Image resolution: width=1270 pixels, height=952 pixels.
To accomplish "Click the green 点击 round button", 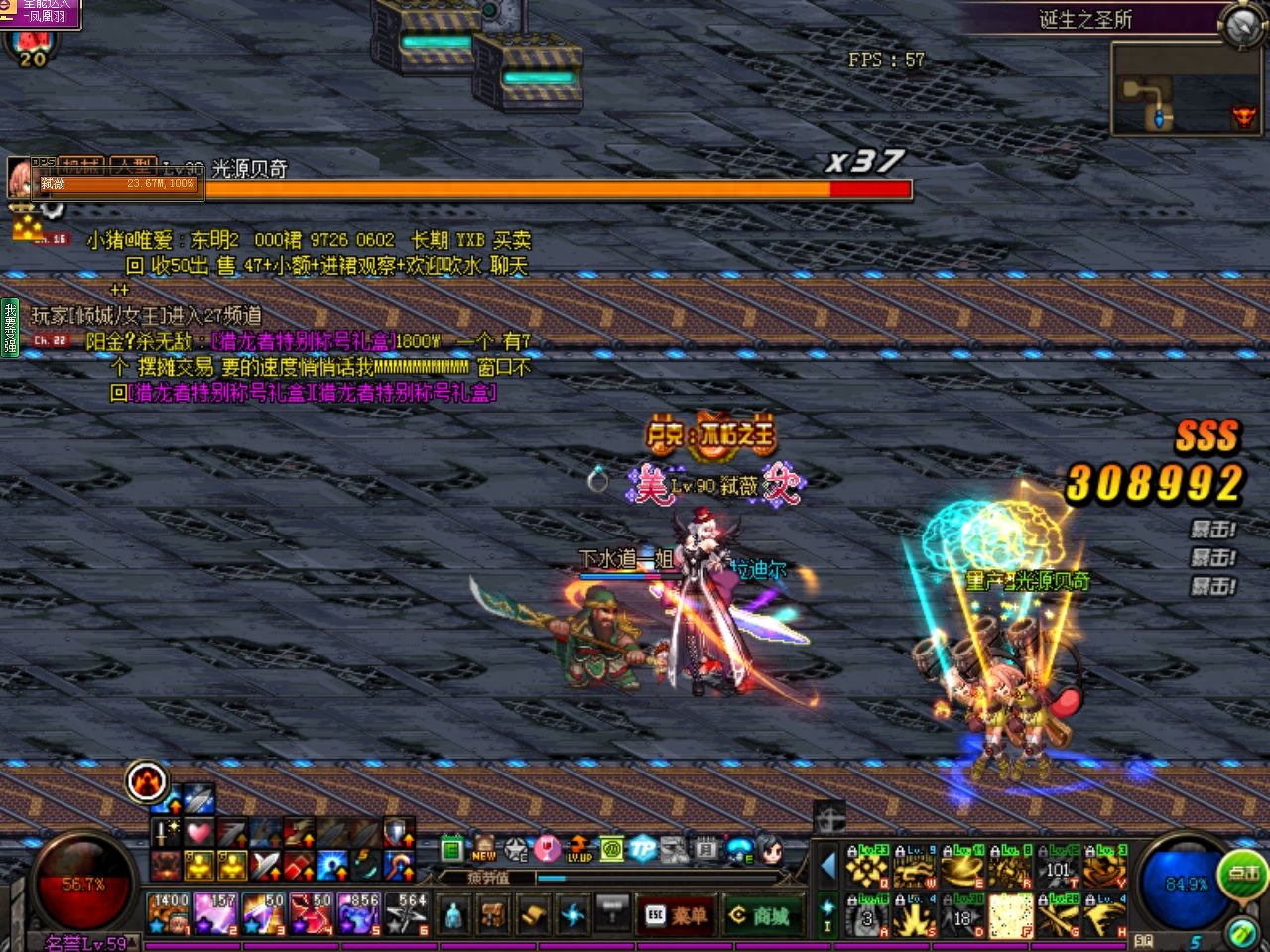I will pyautogui.click(x=1242, y=873).
